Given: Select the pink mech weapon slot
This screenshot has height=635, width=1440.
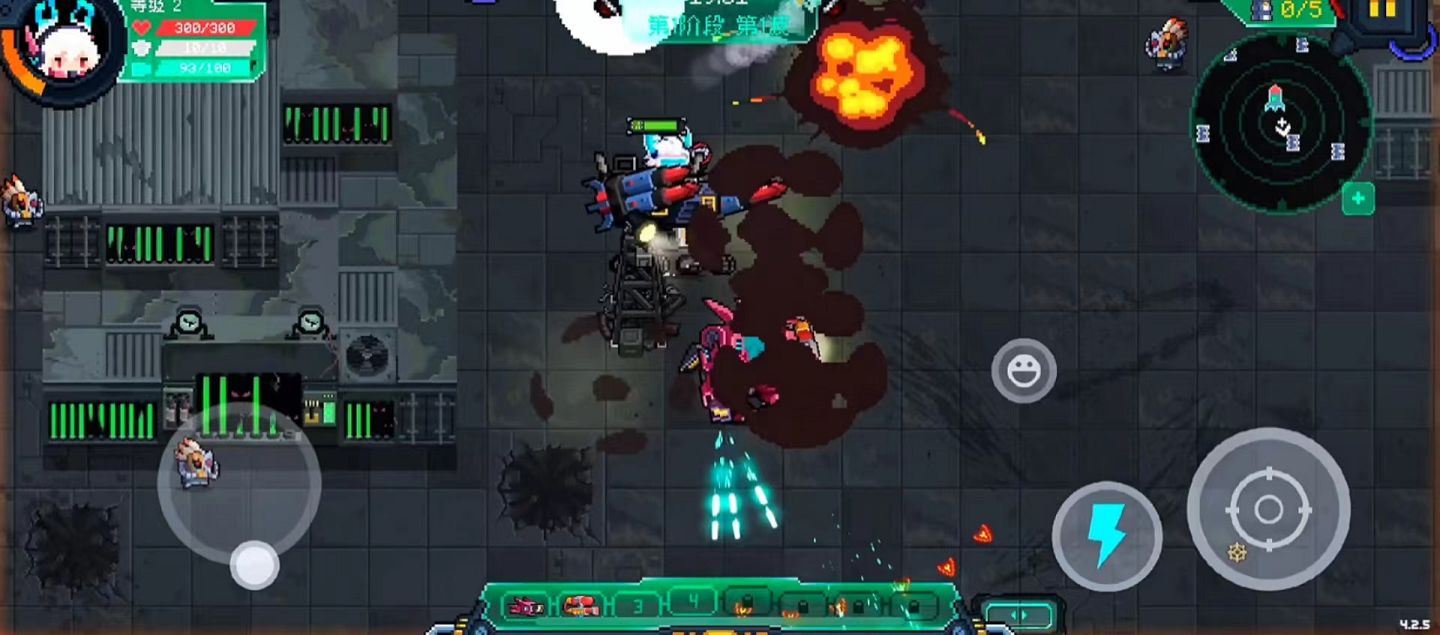Looking at the screenshot, I should [x=525, y=606].
